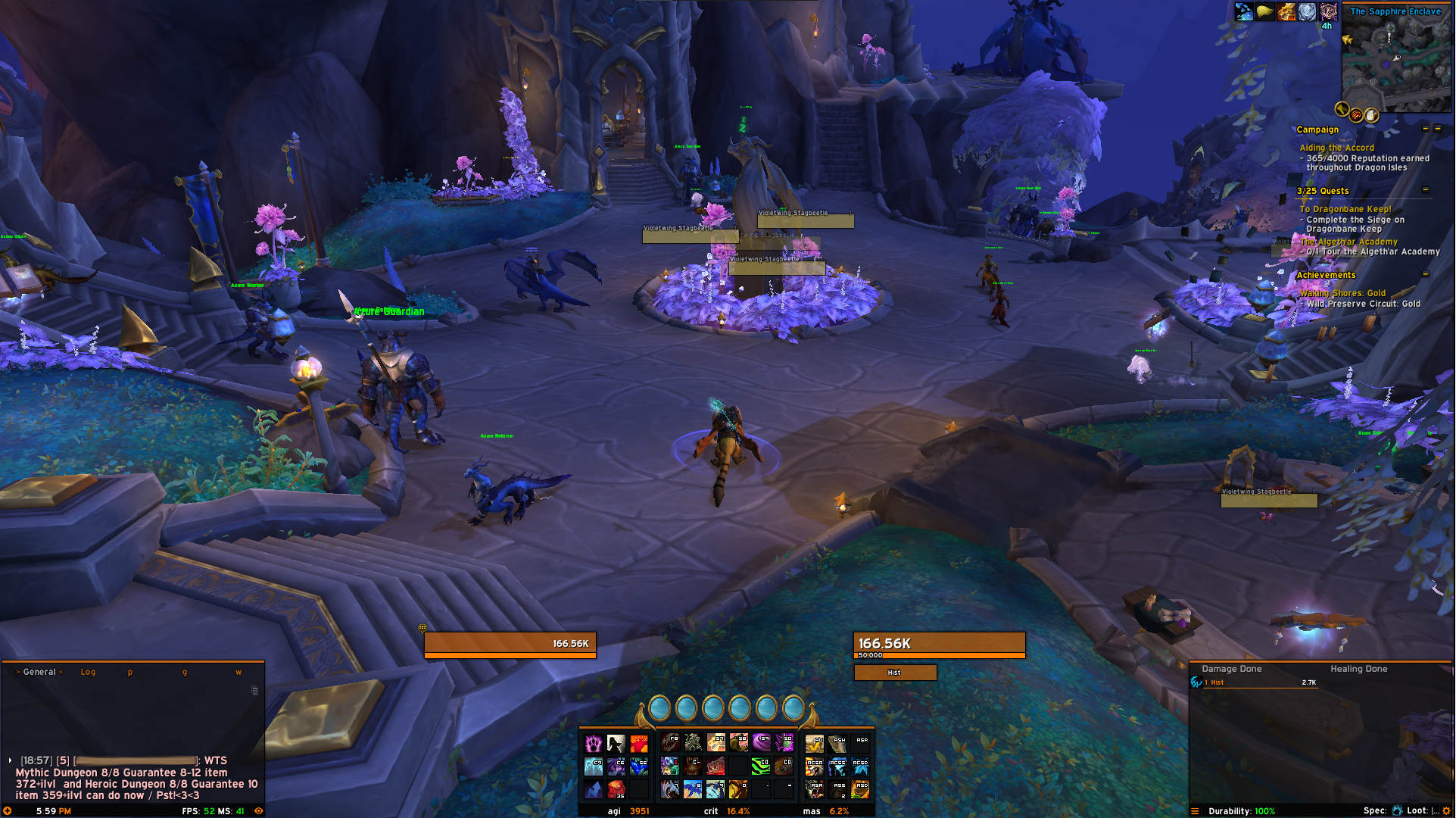This screenshot has height=818, width=1456.
Task: Click the orange plus icon beside clock
Action: click(8, 810)
